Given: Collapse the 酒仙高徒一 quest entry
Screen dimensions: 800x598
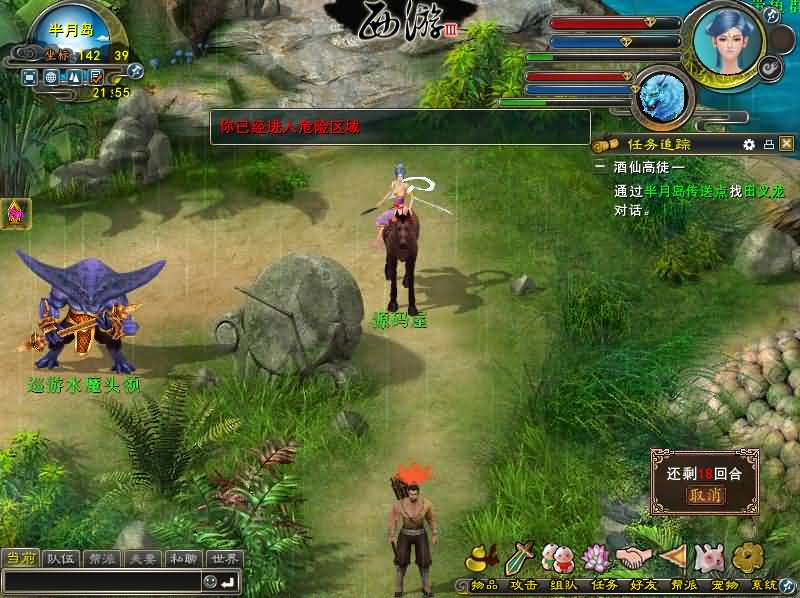Looking at the screenshot, I should pyautogui.click(x=600, y=166).
